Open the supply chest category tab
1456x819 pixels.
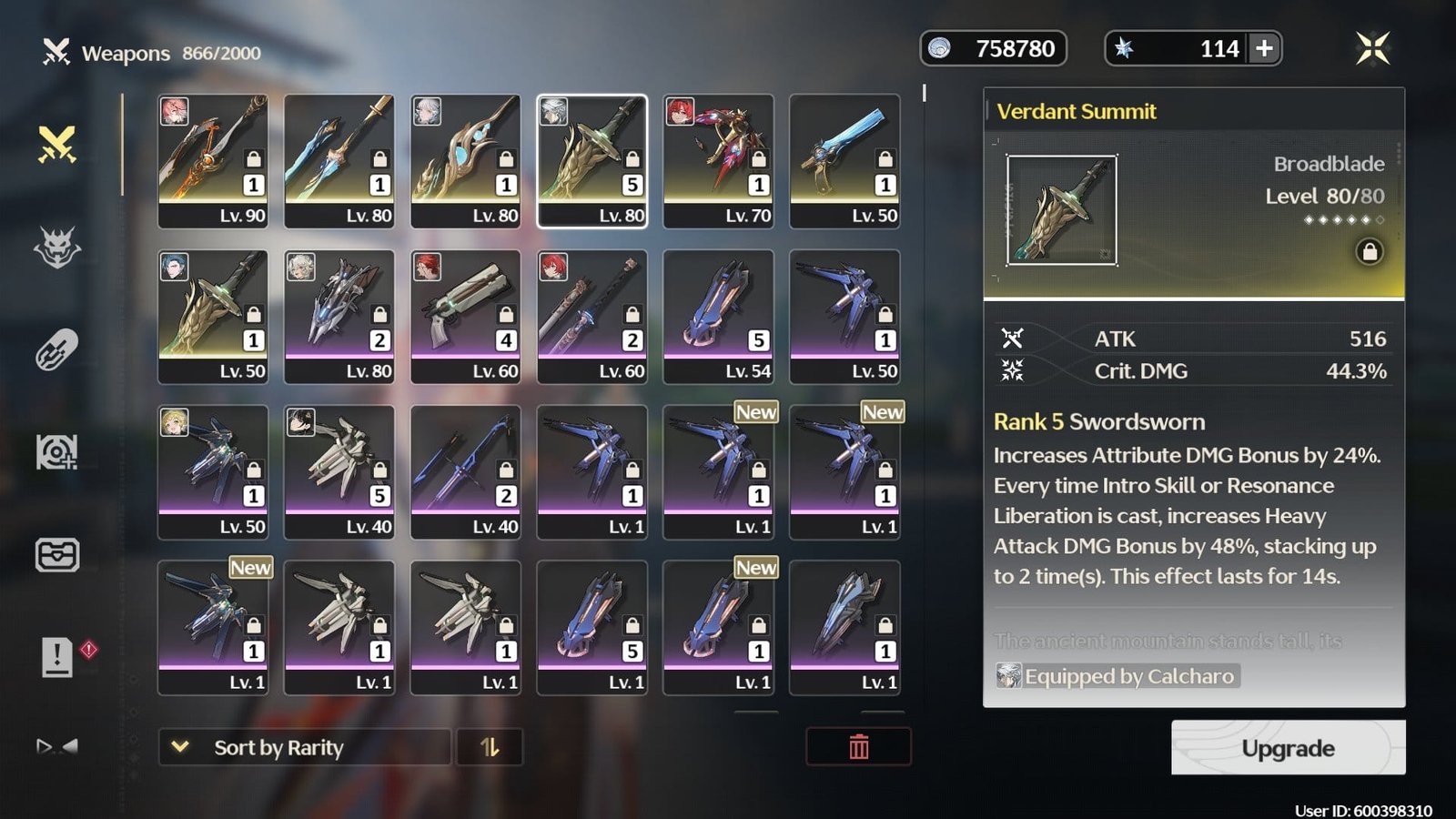[x=57, y=554]
